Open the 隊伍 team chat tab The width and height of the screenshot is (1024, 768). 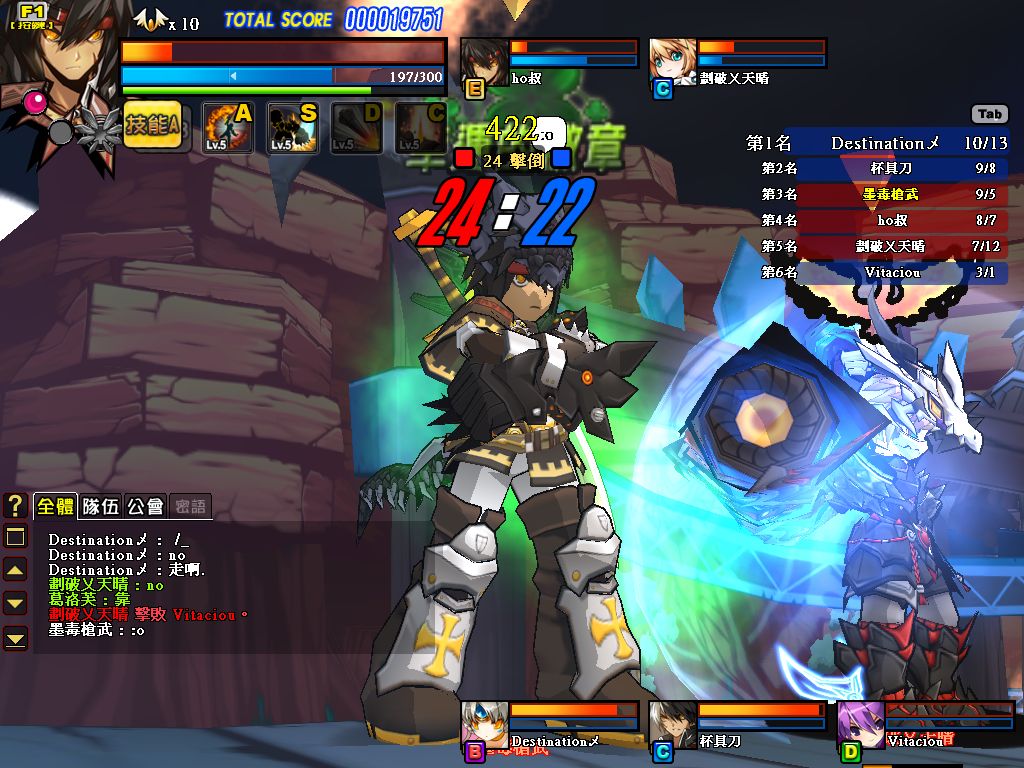coord(100,506)
